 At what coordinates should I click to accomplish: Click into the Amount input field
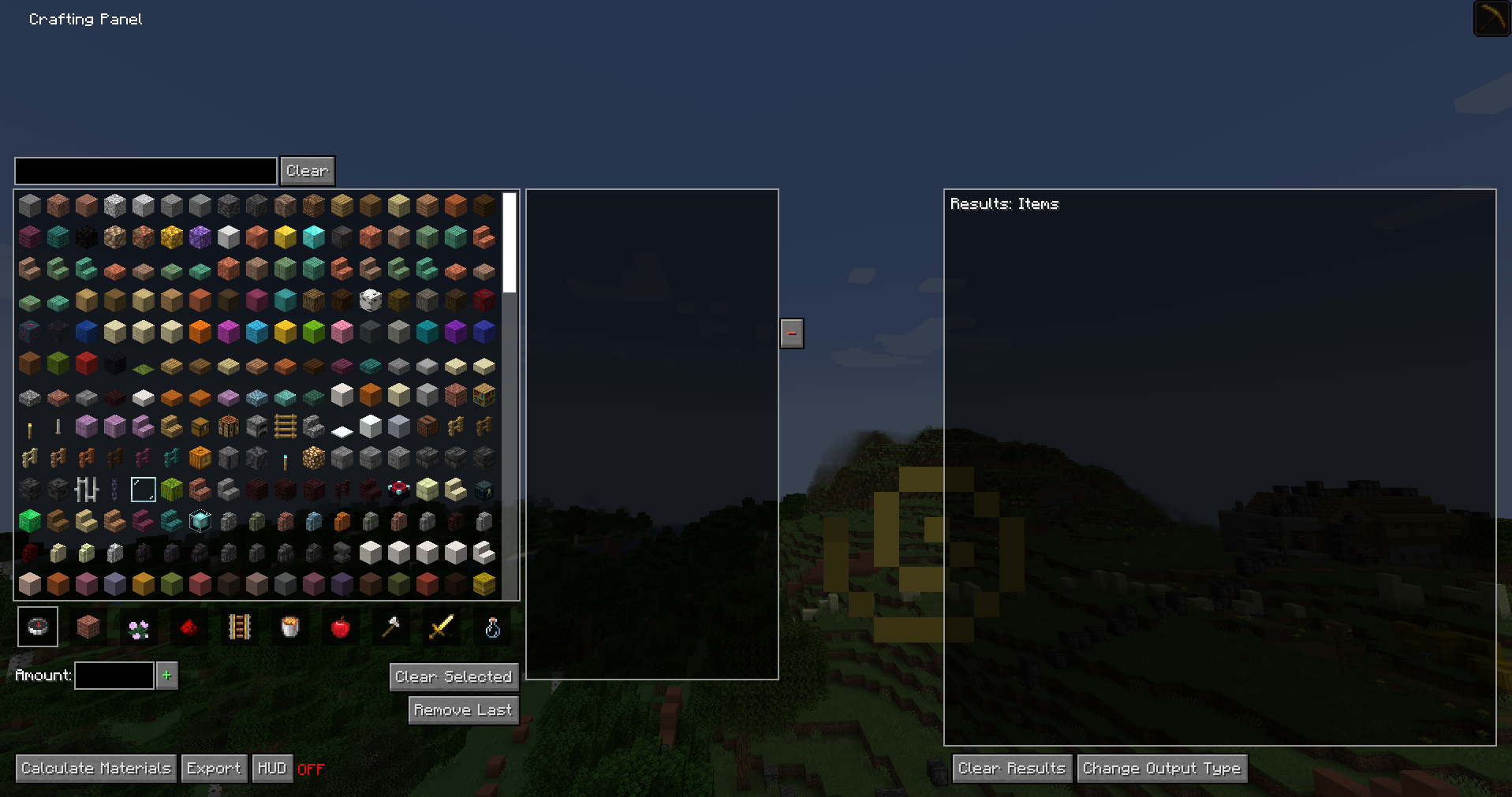[114, 676]
